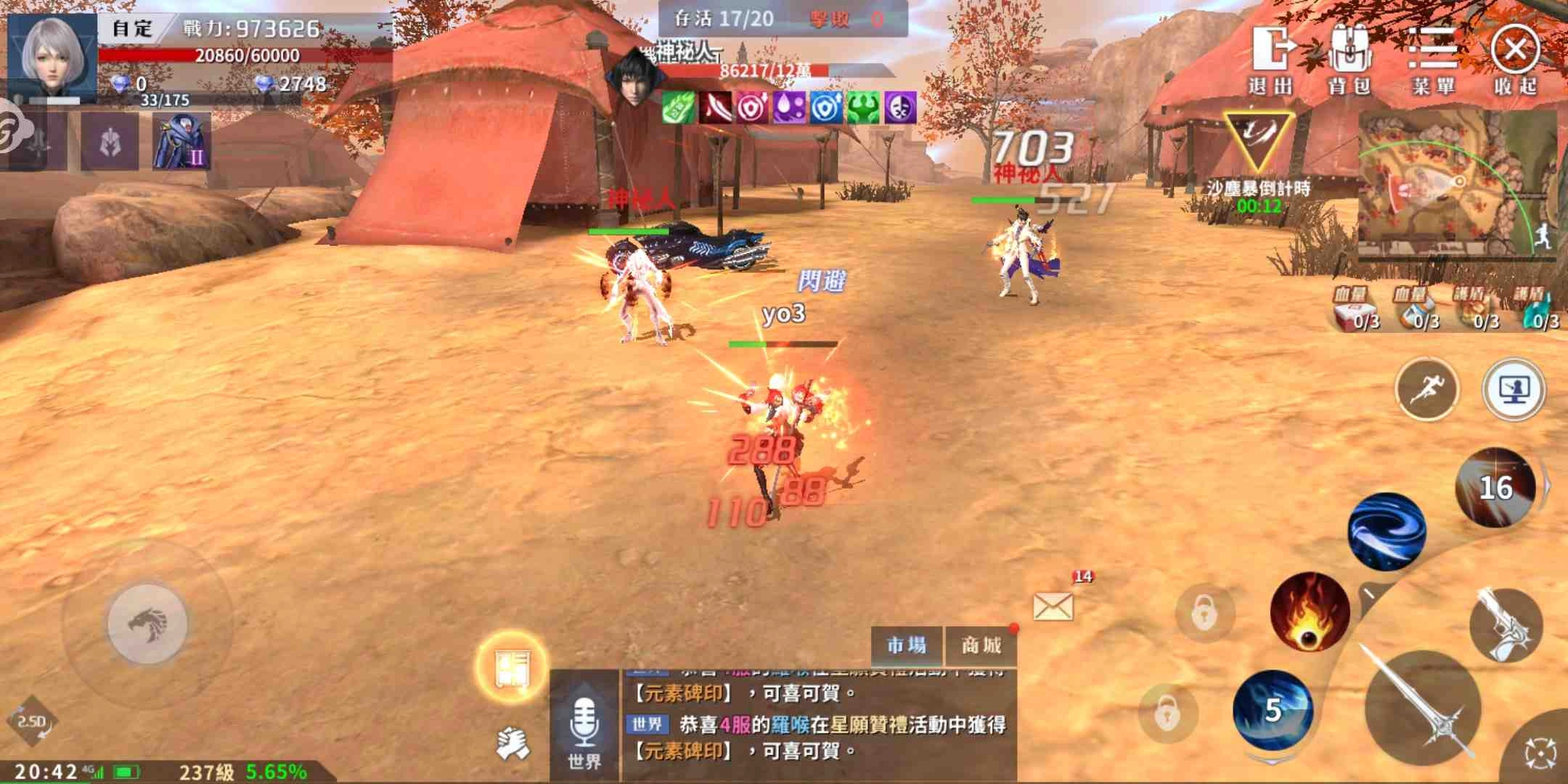The height and width of the screenshot is (784, 1568).
Task: Tap the glowing 鬥 battle icon
Action: (x=511, y=668)
